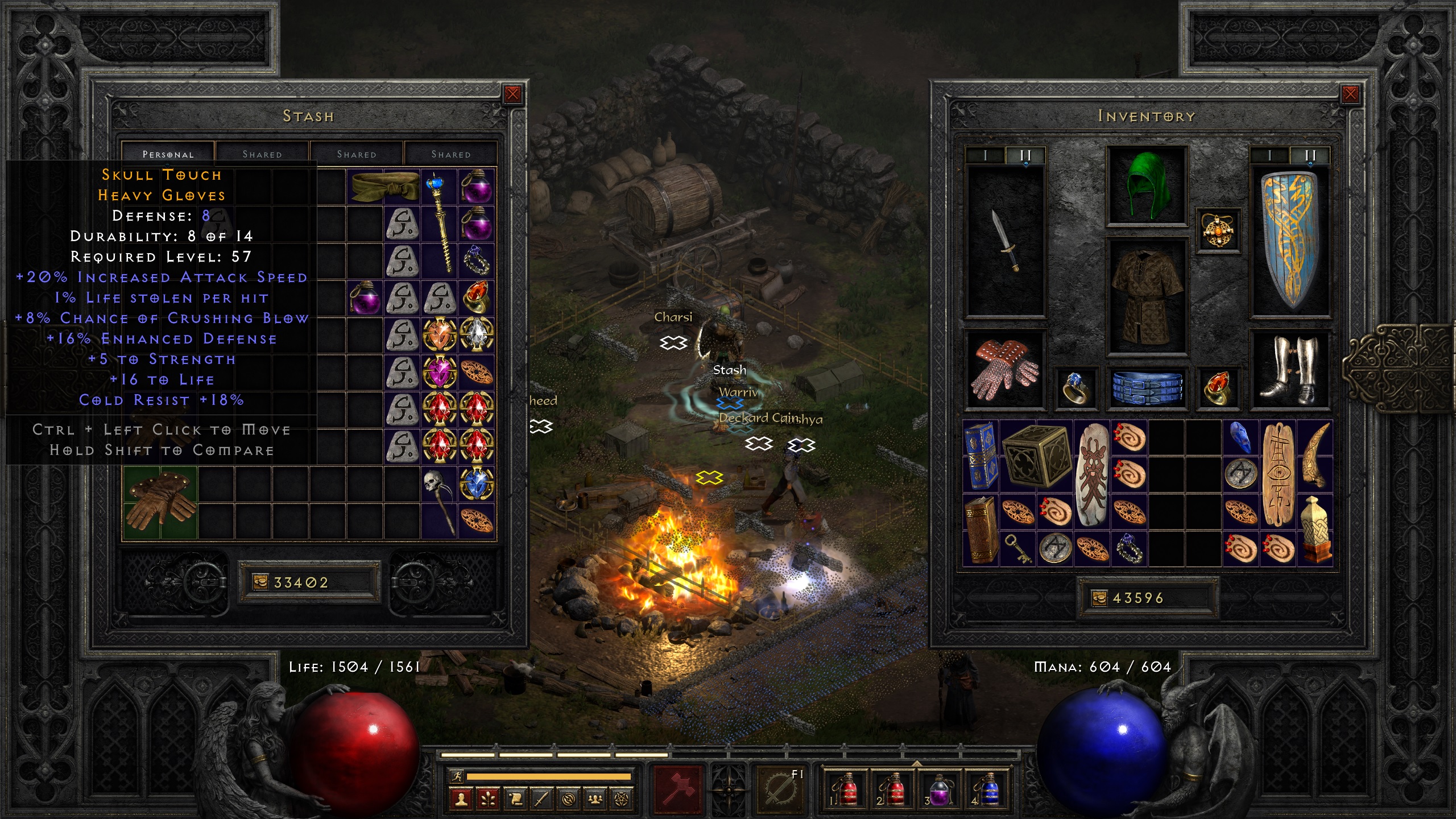This screenshot has height=819, width=1456.
Task: Click the stash gold withdraw button
Action: pyautogui.click(x=260, y=582)
